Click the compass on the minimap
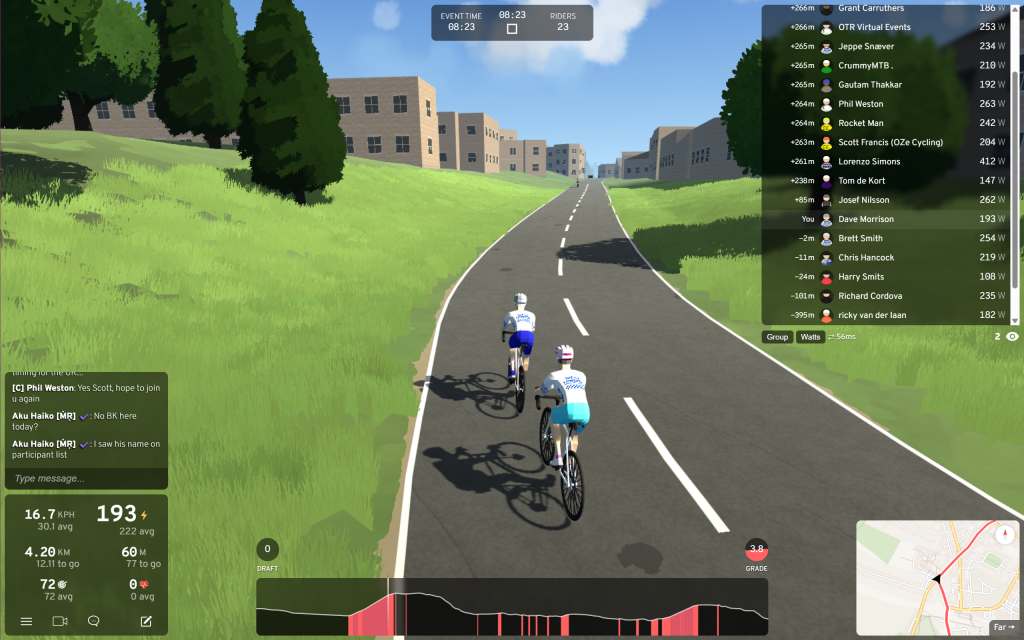 (1006, 535)
